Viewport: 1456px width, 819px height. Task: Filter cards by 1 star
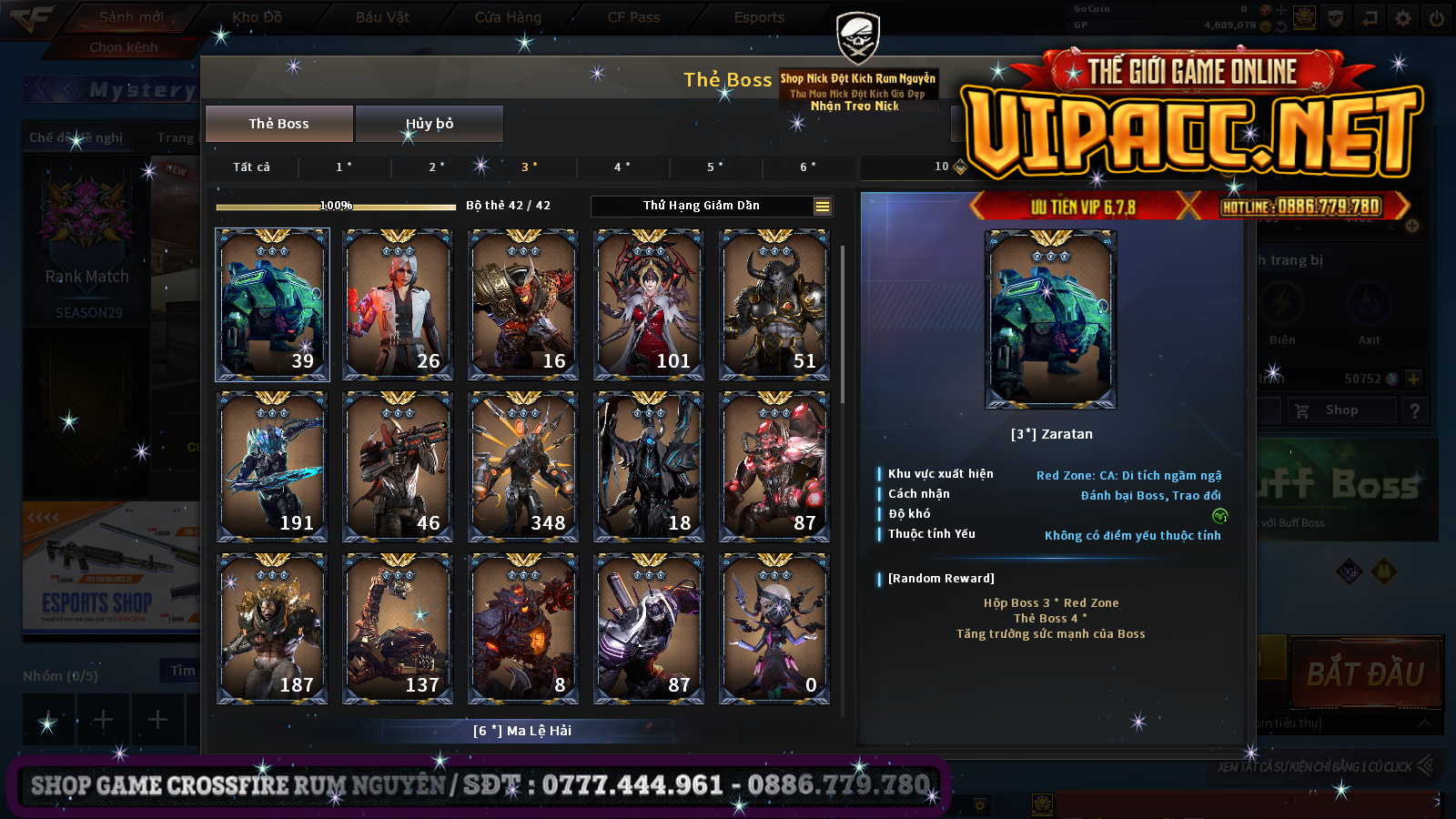(x=344, y=167)
